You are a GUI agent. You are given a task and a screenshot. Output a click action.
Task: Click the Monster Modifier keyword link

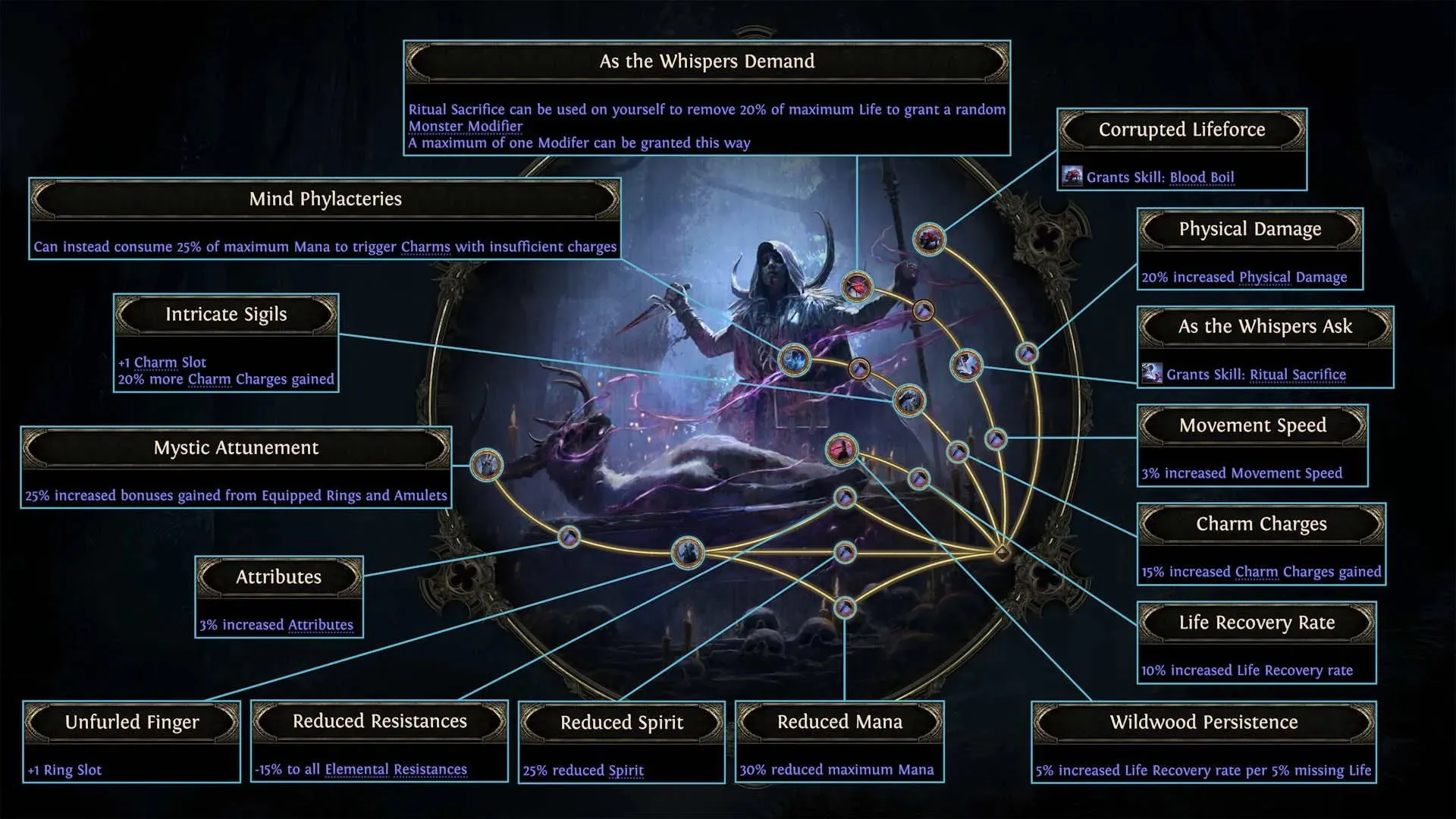[465, 125]
